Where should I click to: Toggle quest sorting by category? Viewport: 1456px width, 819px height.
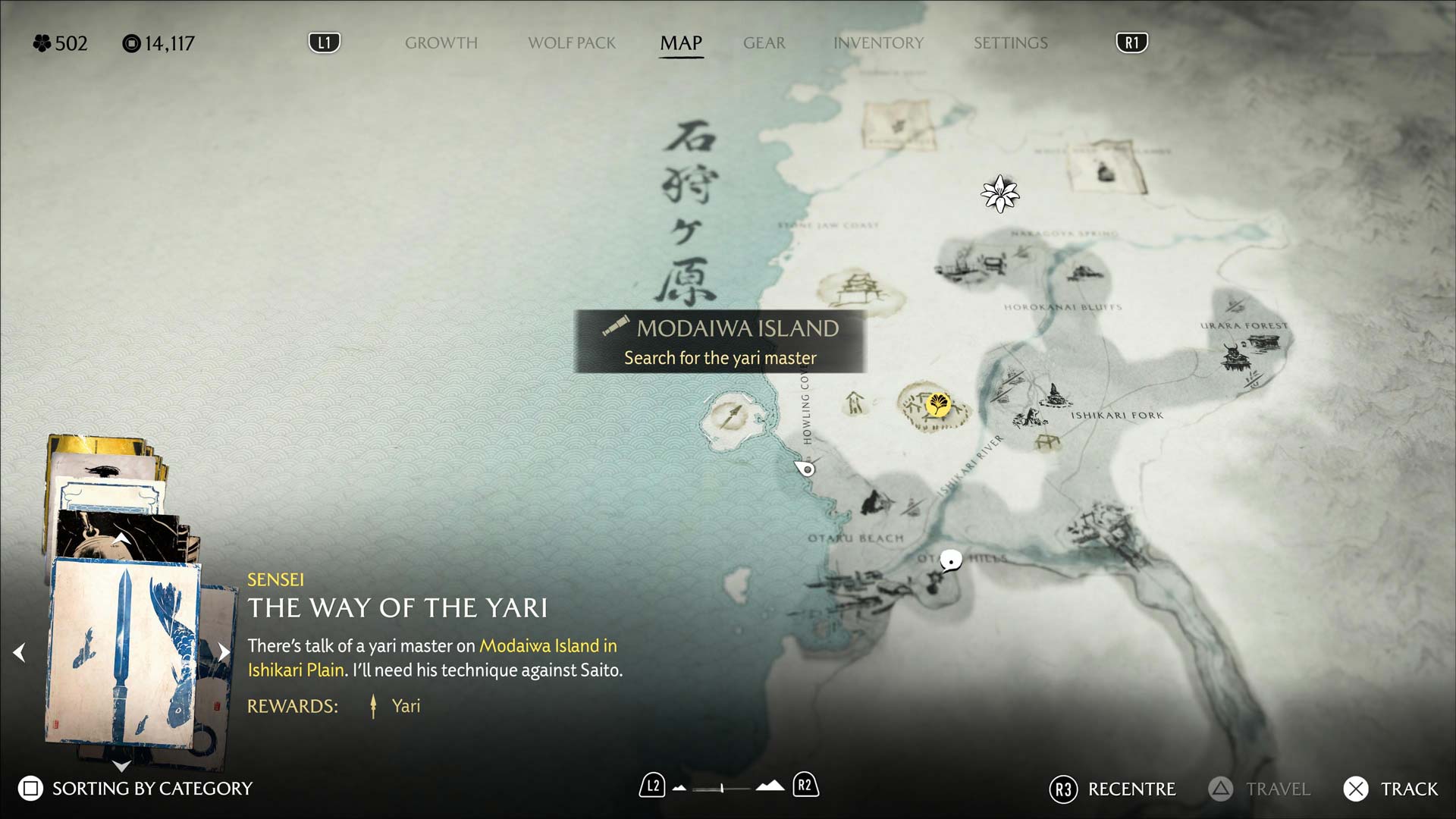[136, 789]
